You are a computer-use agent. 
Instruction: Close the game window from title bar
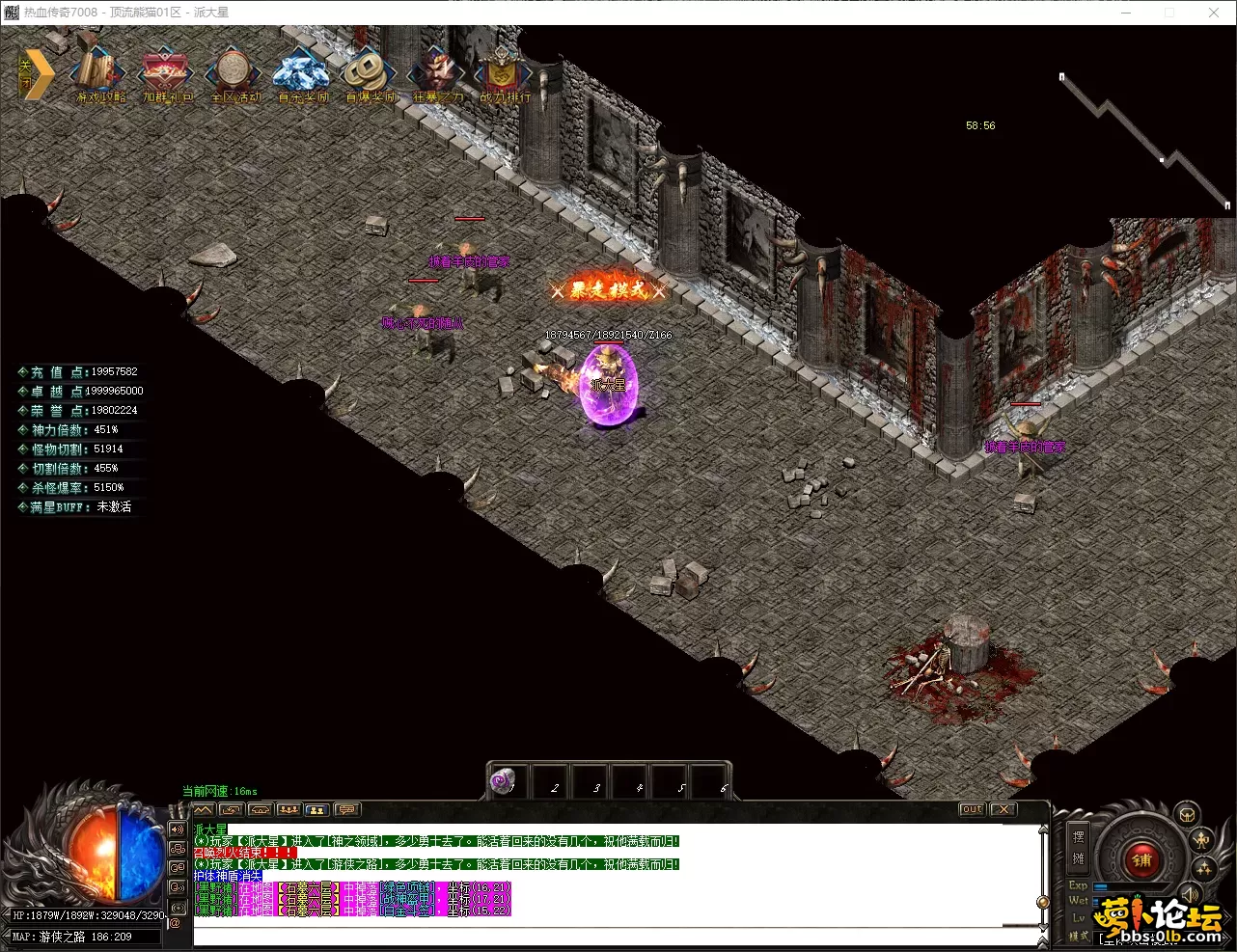point(1214,13)
